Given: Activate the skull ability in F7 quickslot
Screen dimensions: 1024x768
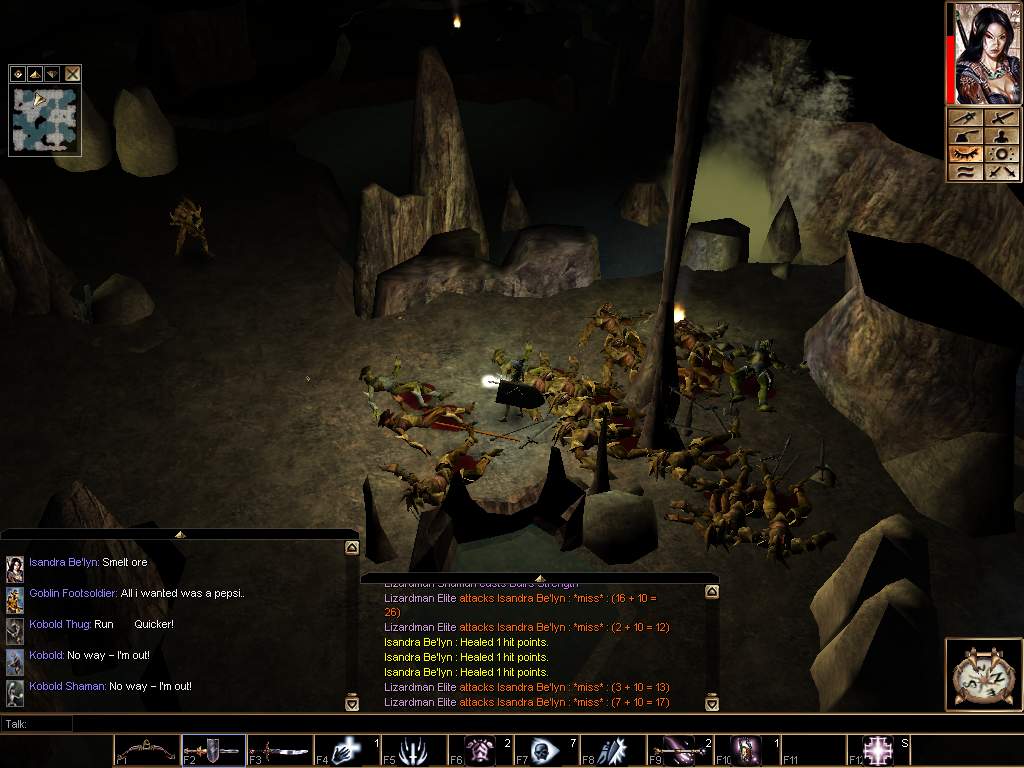Looking at the screenshot, I should tap(546, 750).
